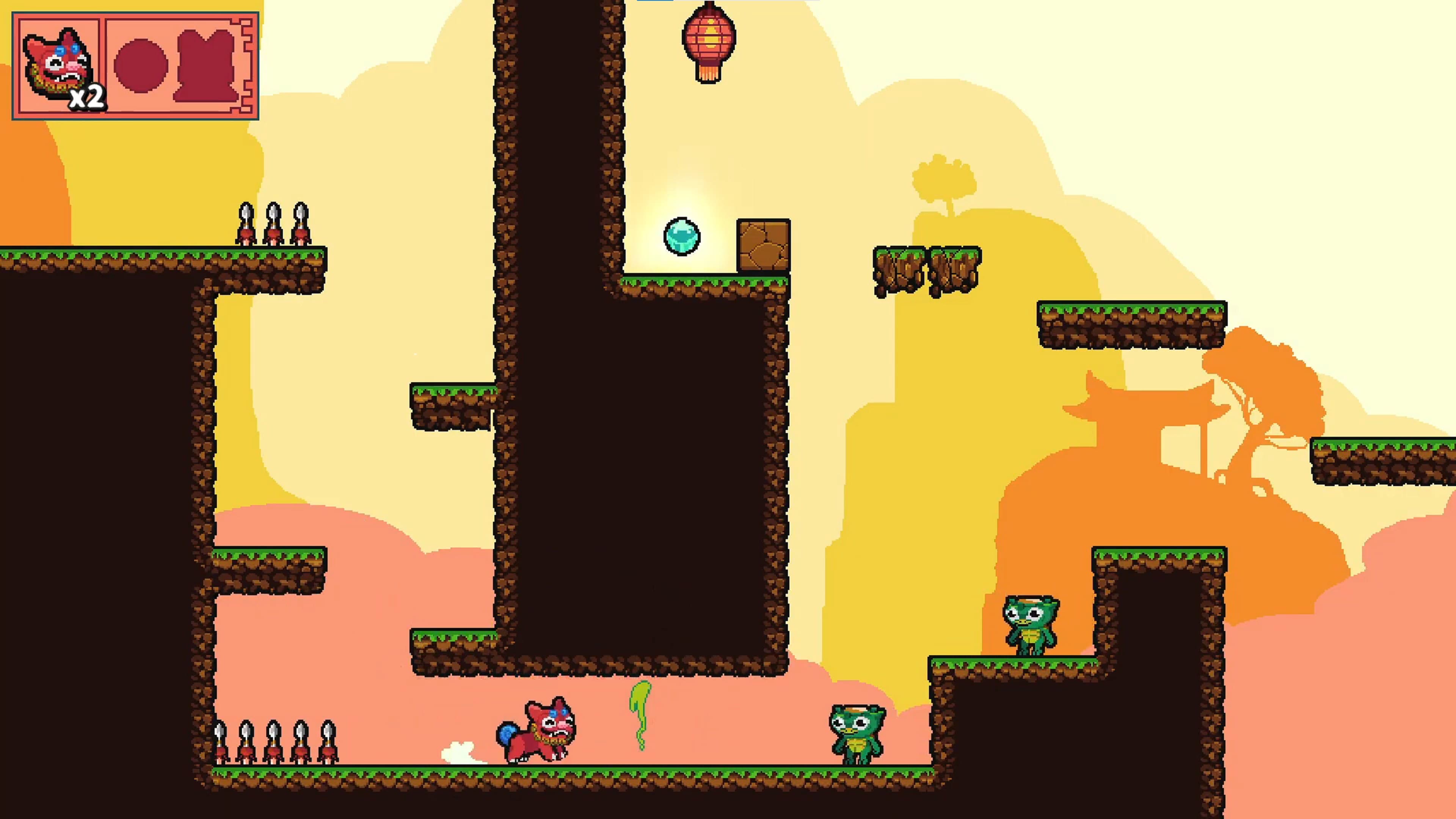Select the cracked brown block beside the orb
1456x819 pixels.
[x=764, y=245]
